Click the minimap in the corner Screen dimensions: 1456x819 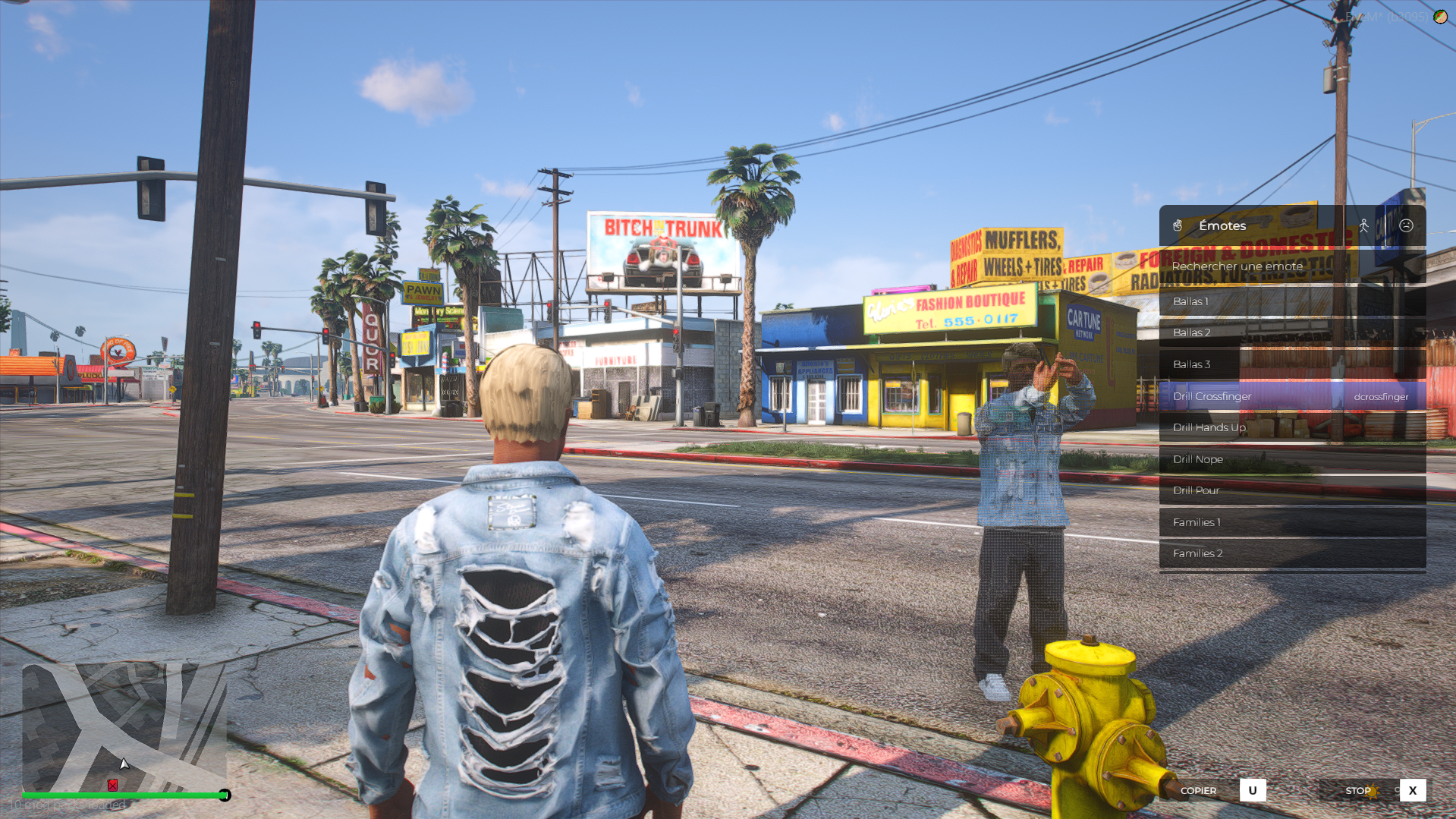pos(124,726)
